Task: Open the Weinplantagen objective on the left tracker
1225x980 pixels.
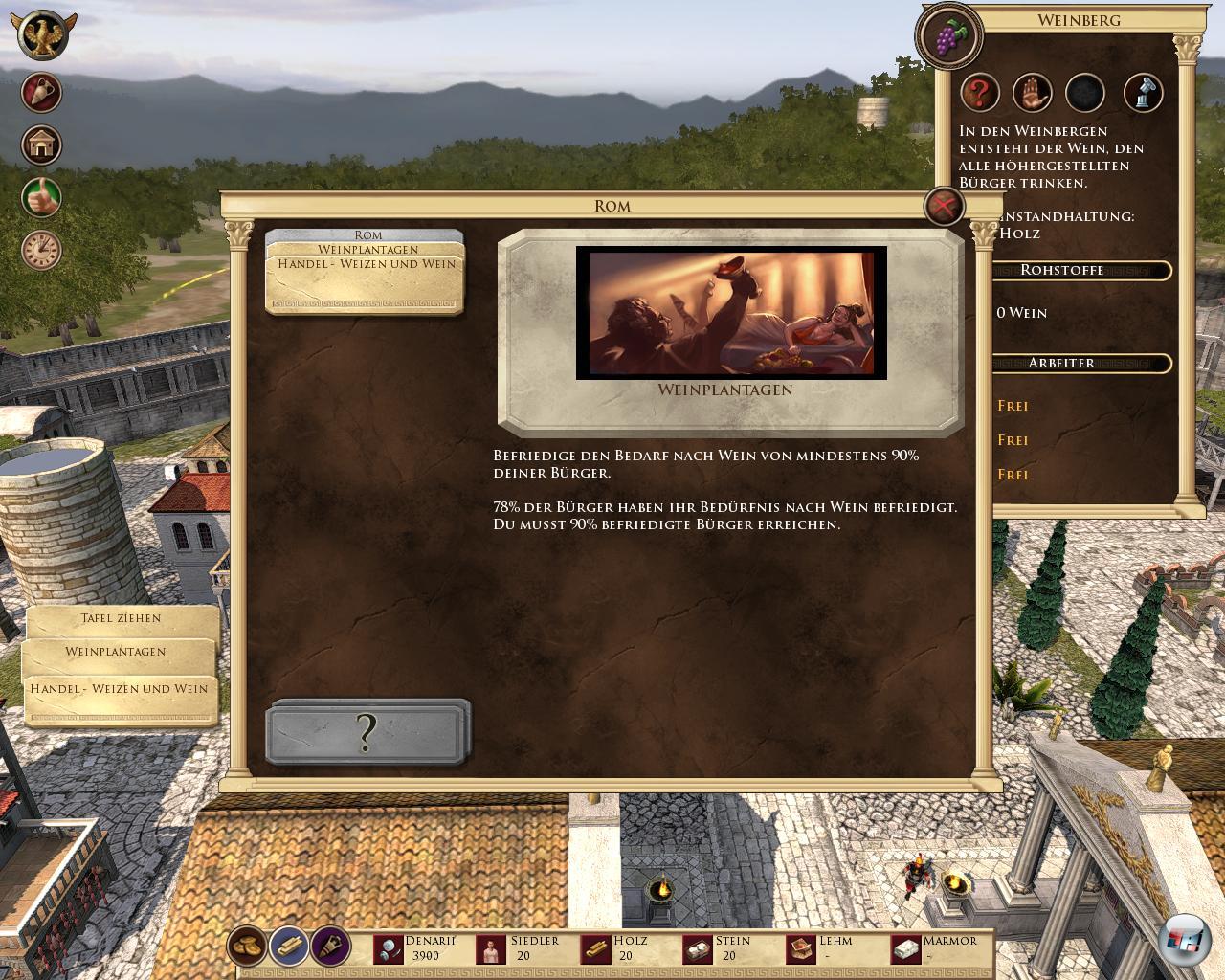Action: pos(116,652)
